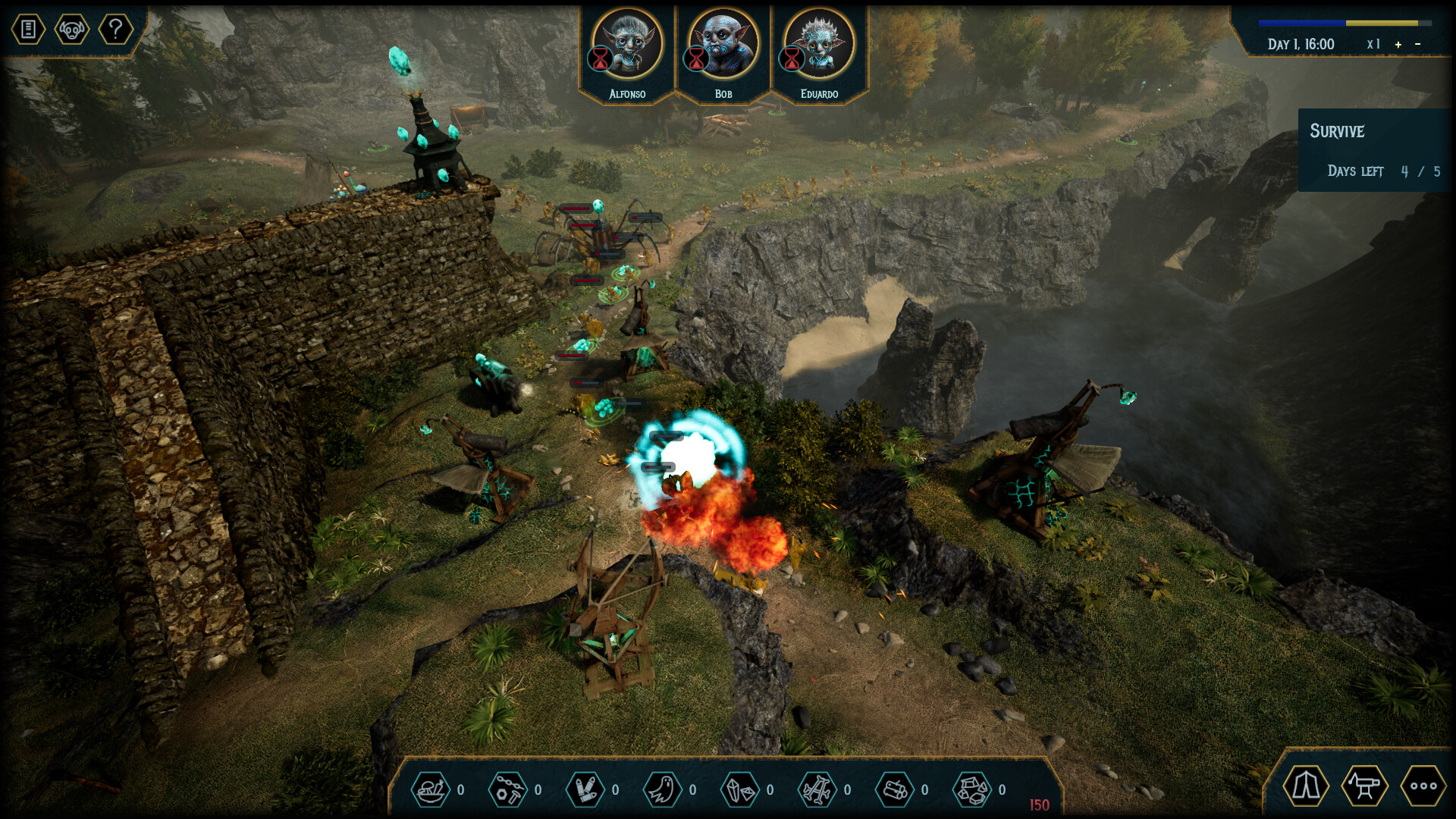Open the quest log icon top left

tap(28, 30)
